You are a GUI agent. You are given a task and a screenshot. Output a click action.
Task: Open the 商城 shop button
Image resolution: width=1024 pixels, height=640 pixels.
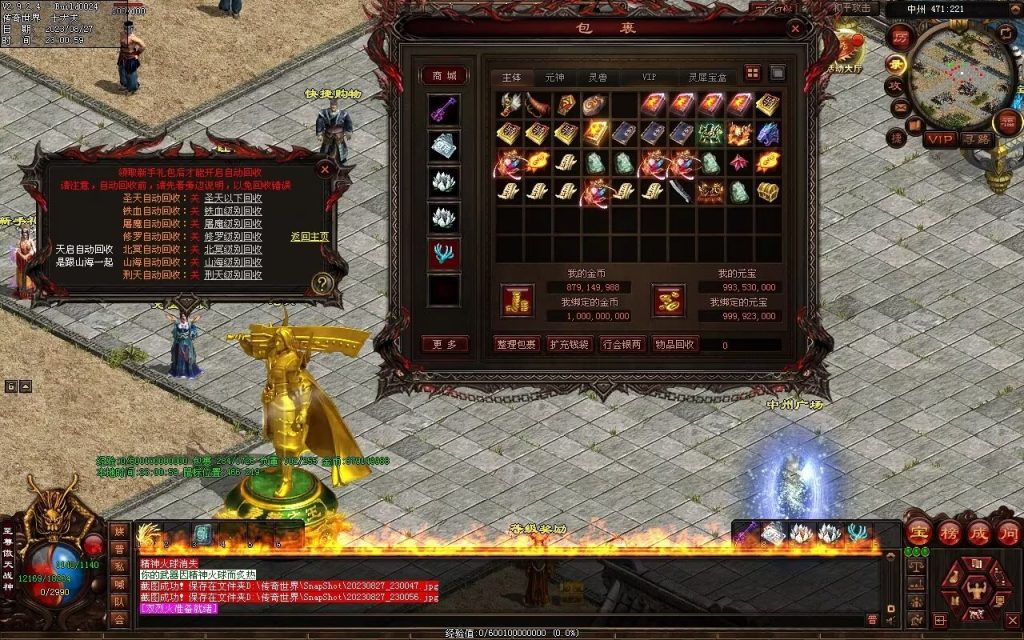point(444,76)
